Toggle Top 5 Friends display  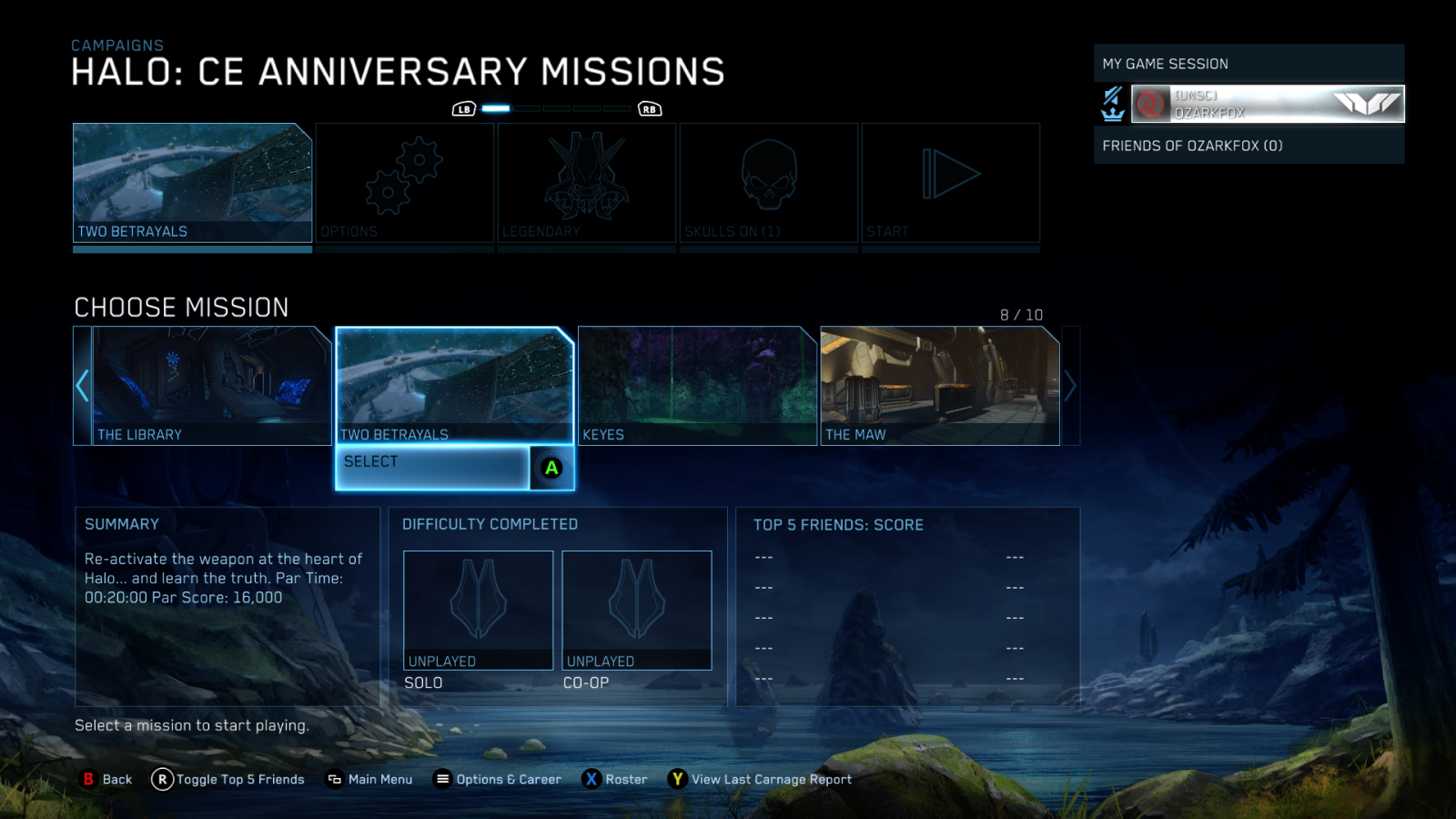pyautogui.click(x=228, y=779)
